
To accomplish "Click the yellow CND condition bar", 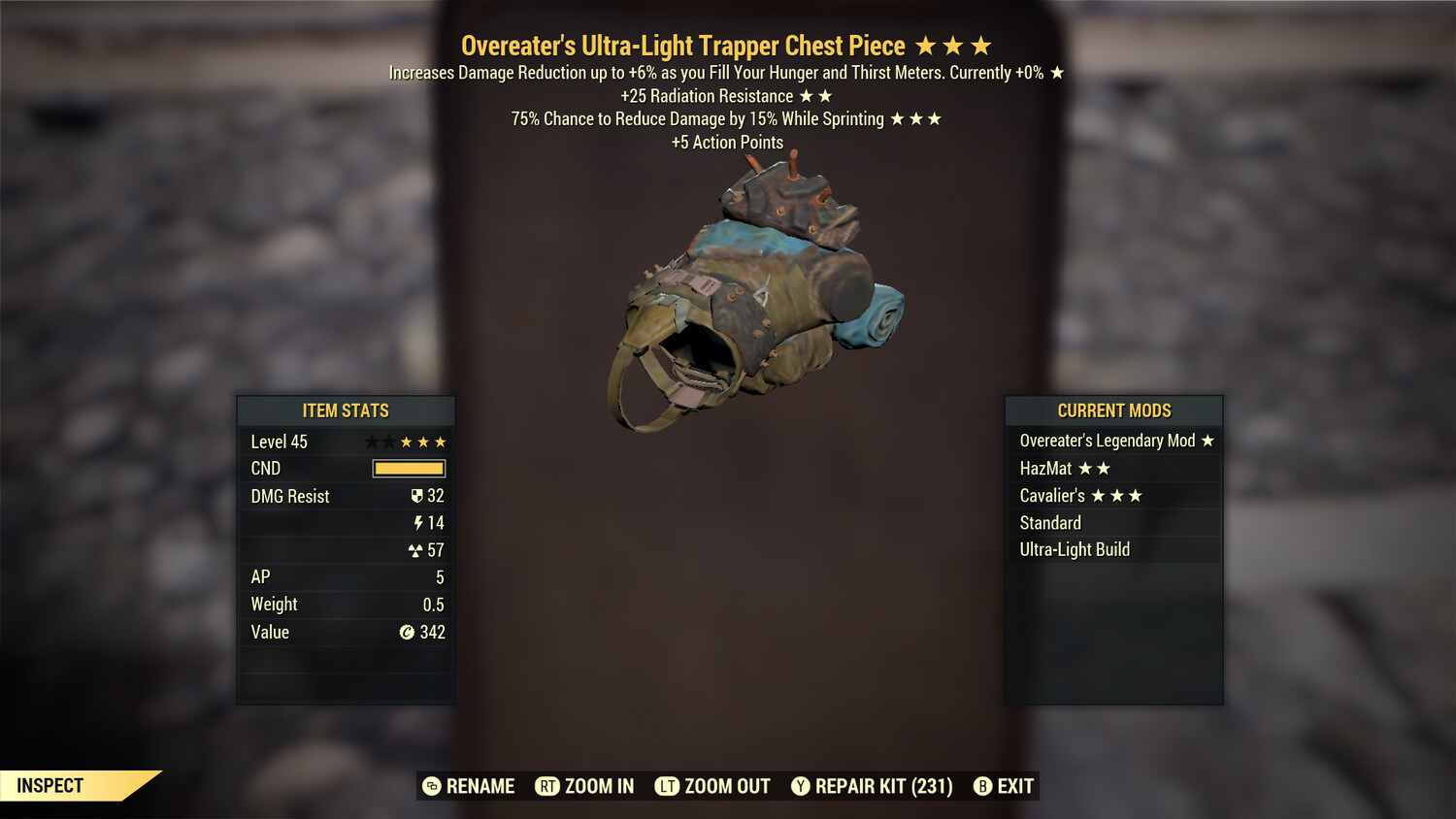I will [x=408, y=469].
